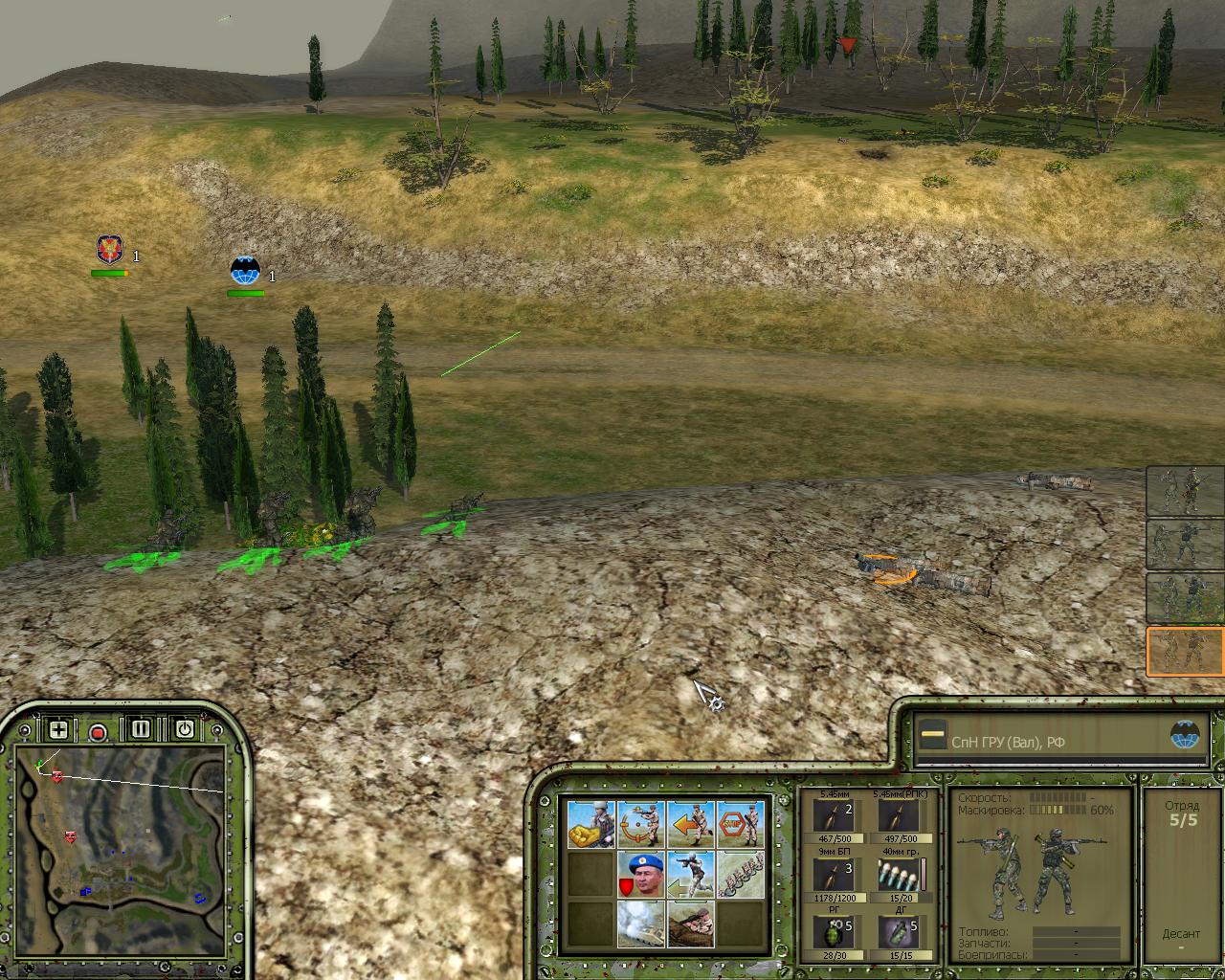Click the red record button above the minimap
This screenshot has width=1225, height=980.
click(98, 732)
